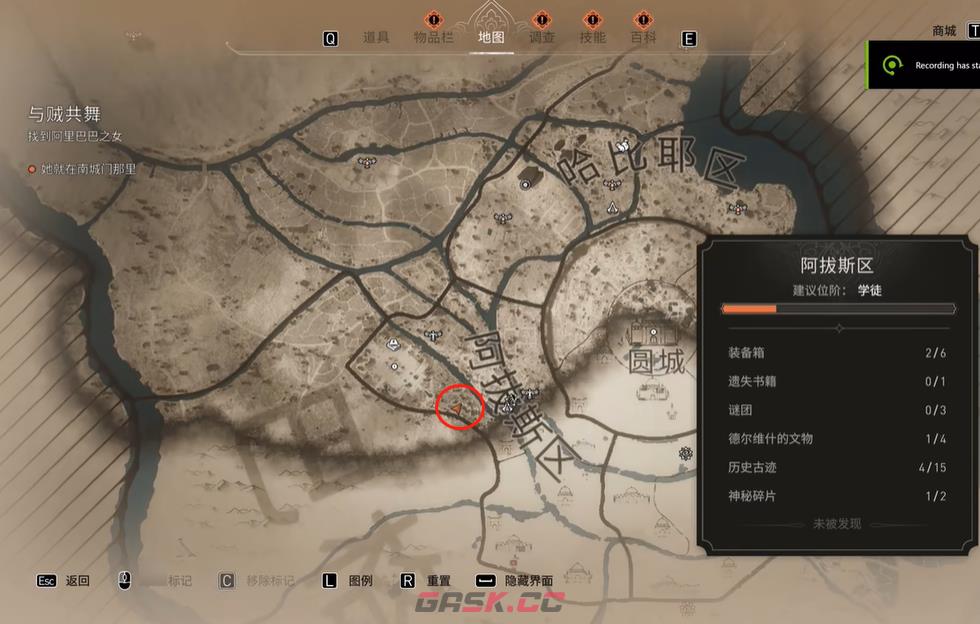Image resolution: width=980 pixels, height=624 pixels.
Task: Select the 历史古迹 row in district panel
Action: click(837, 467)
